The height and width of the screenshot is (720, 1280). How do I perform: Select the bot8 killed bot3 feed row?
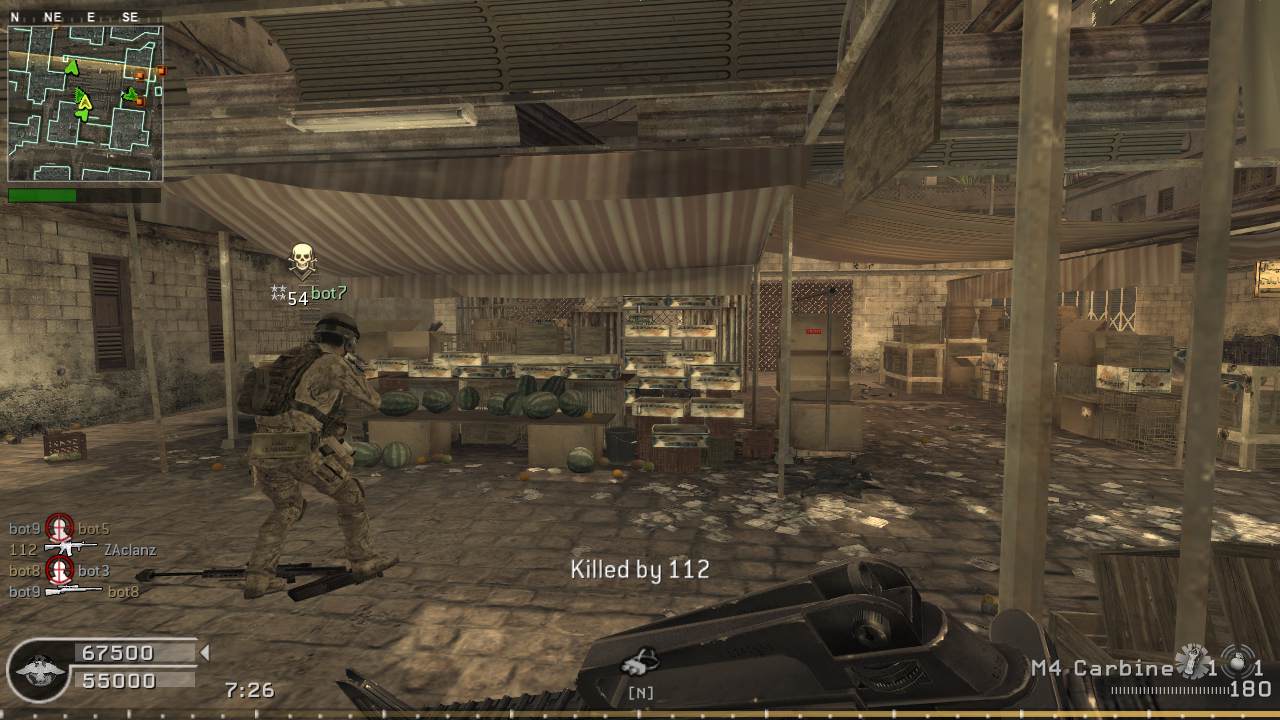point(60,571)
